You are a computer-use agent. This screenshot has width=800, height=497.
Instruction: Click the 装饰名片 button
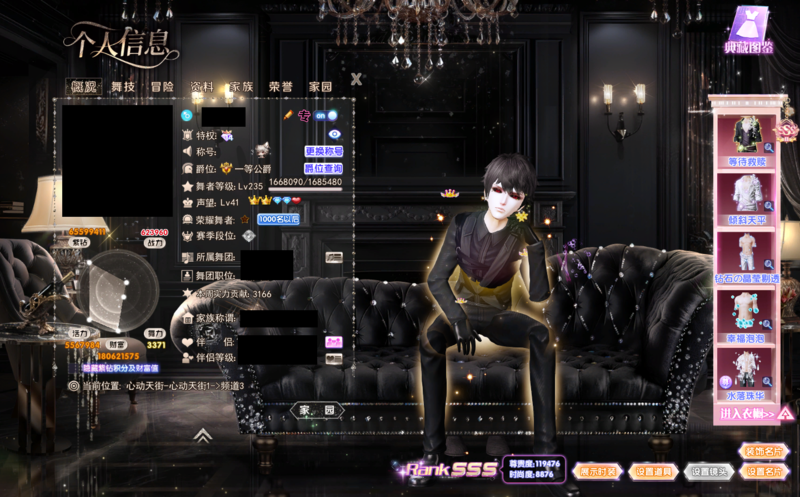point(764,452)
